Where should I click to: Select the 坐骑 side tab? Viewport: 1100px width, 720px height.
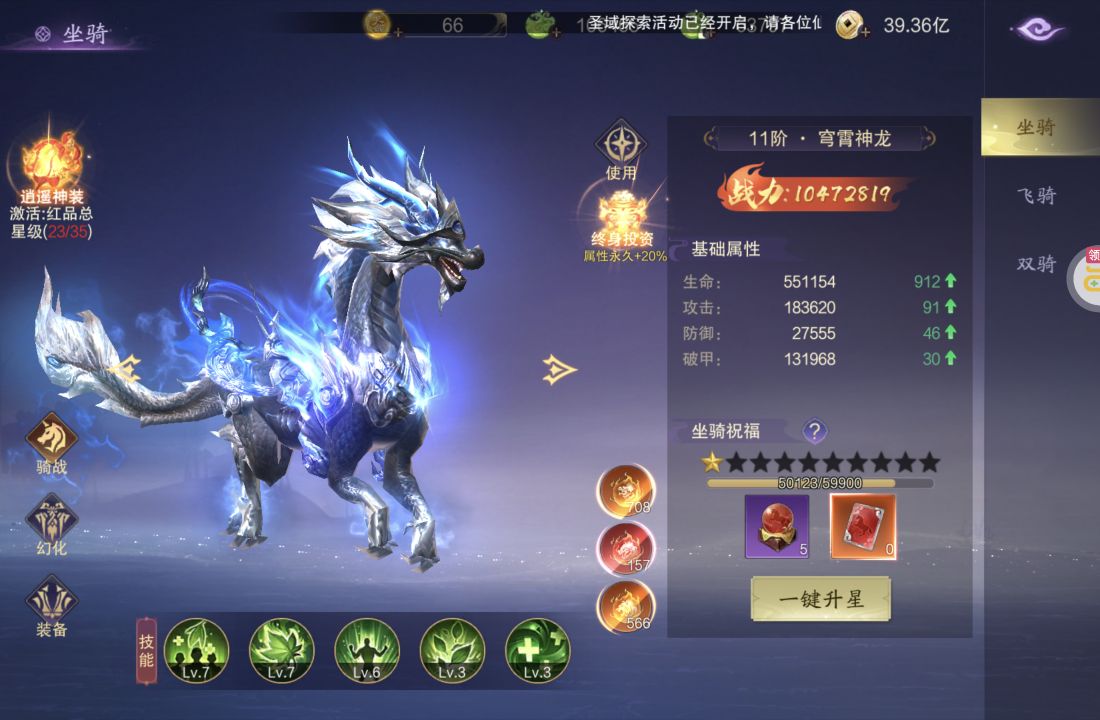tap(1036, 128)
